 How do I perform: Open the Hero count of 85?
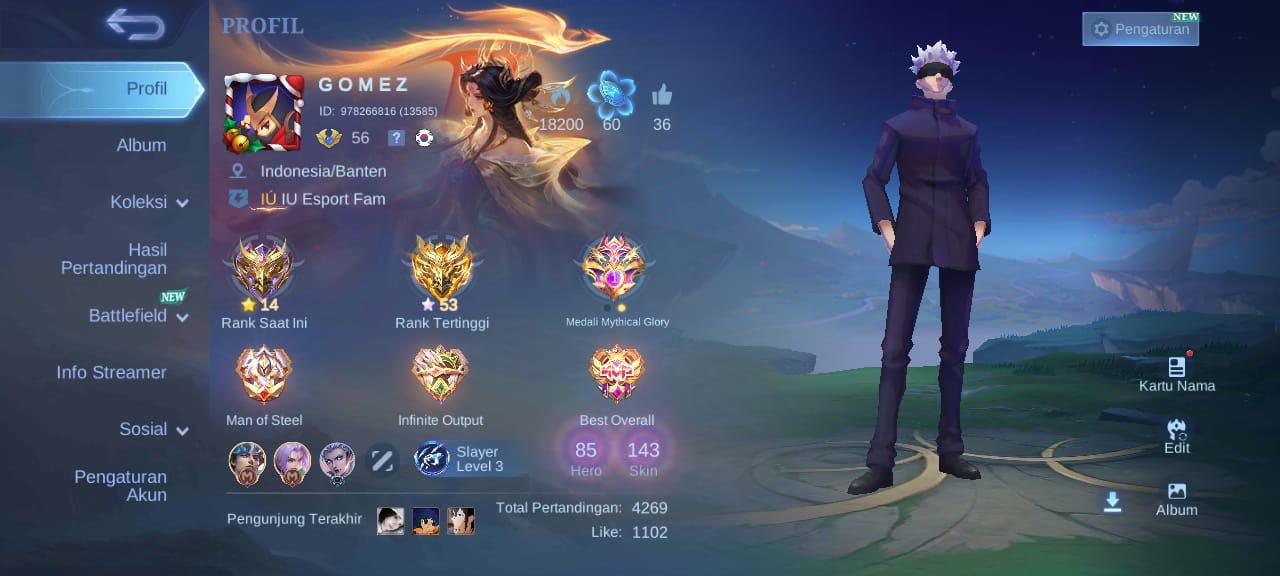pyautogui.click(x=586, y=458)
